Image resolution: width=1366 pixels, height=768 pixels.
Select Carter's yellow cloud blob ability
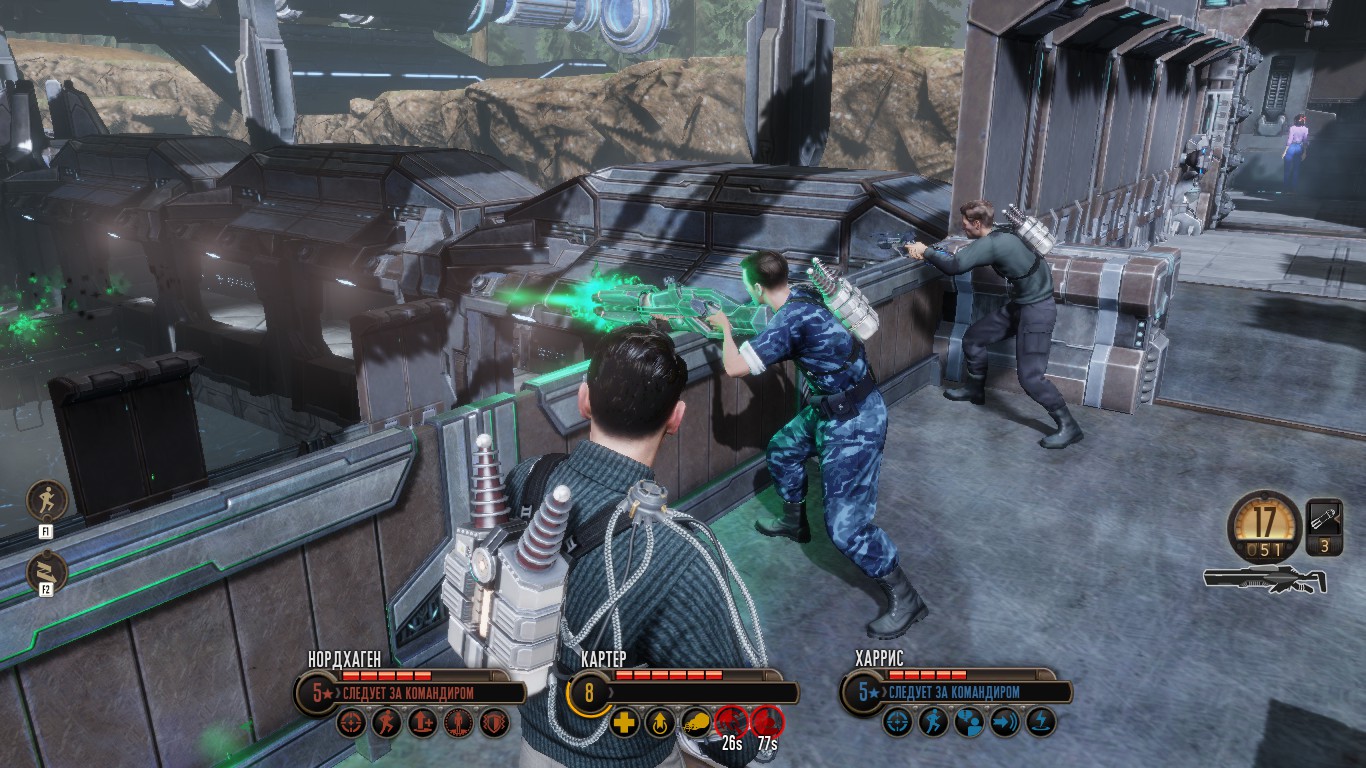(x=695, y=722)
